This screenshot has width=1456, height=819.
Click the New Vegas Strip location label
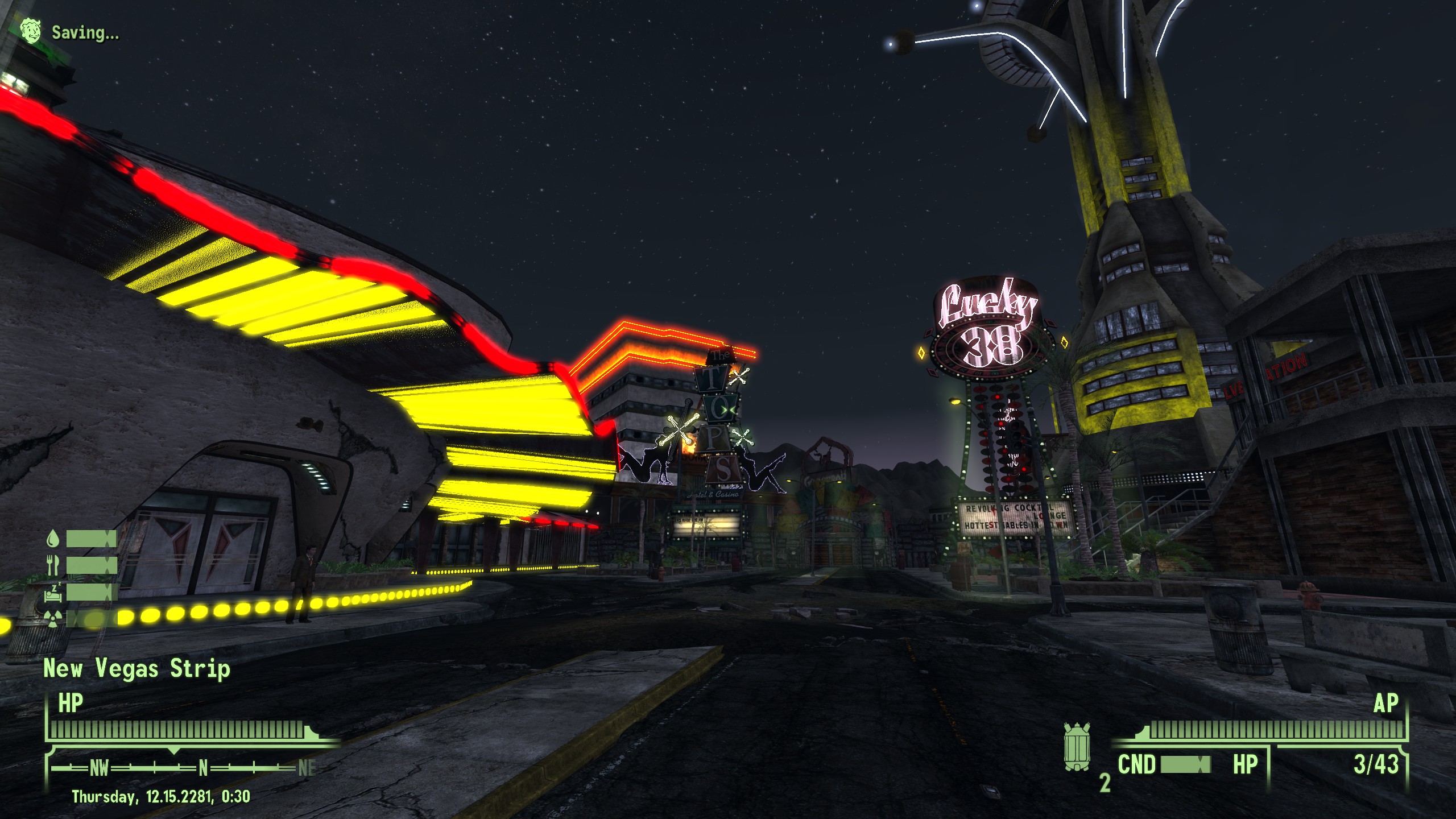click(136, 669)
